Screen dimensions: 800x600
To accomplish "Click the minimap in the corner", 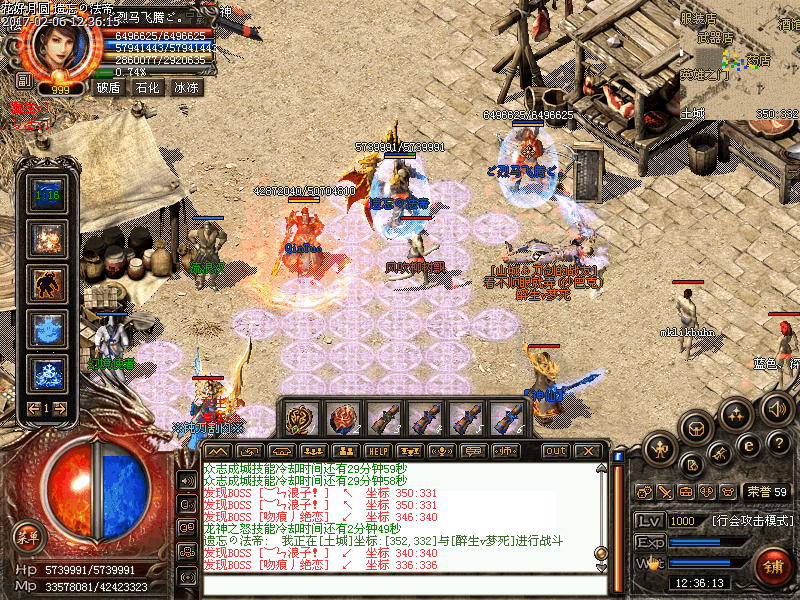I will pyautogui.click(x=740, y=60).
